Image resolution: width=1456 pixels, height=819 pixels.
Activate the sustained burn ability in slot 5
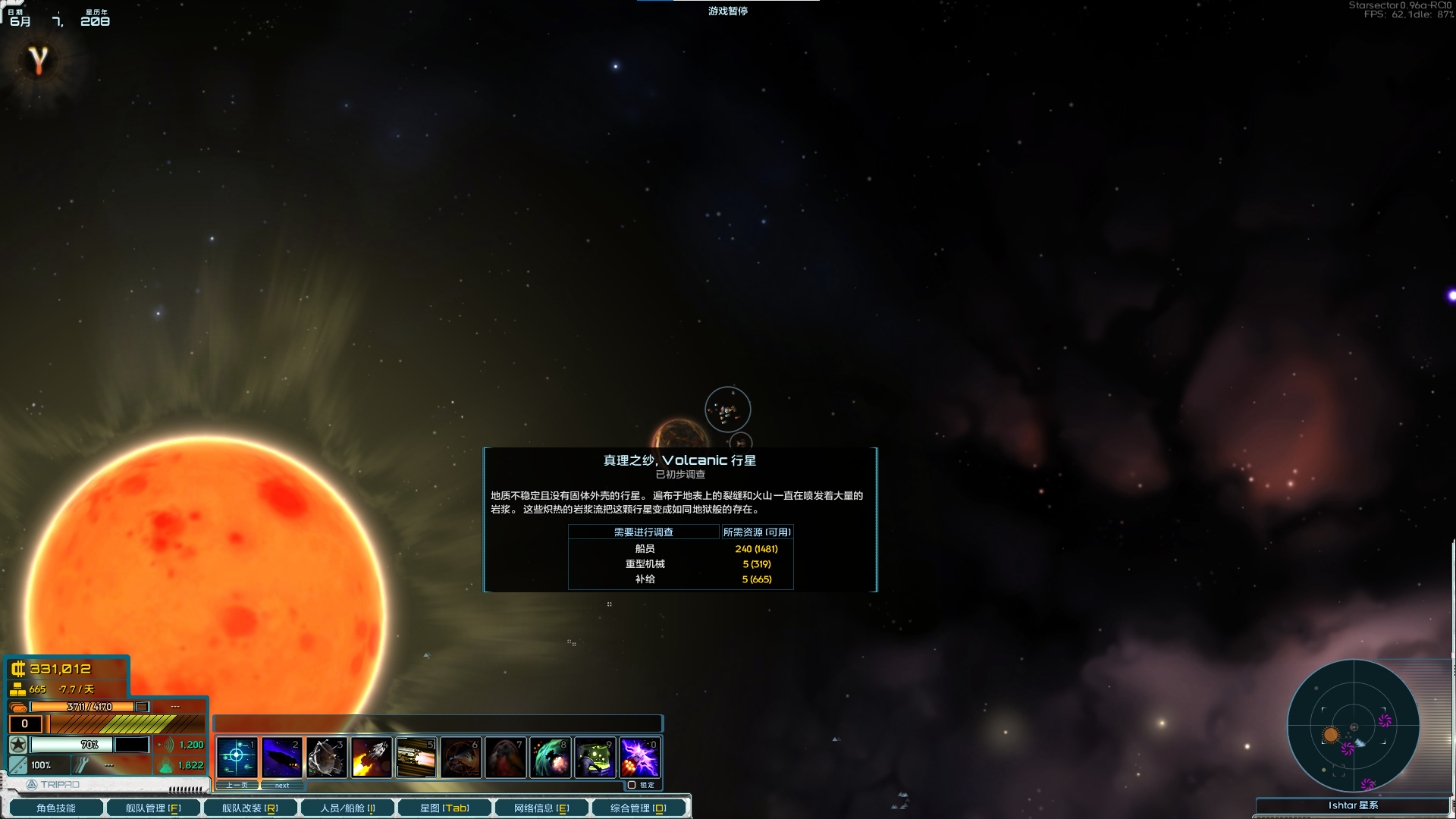click(416, 757)
